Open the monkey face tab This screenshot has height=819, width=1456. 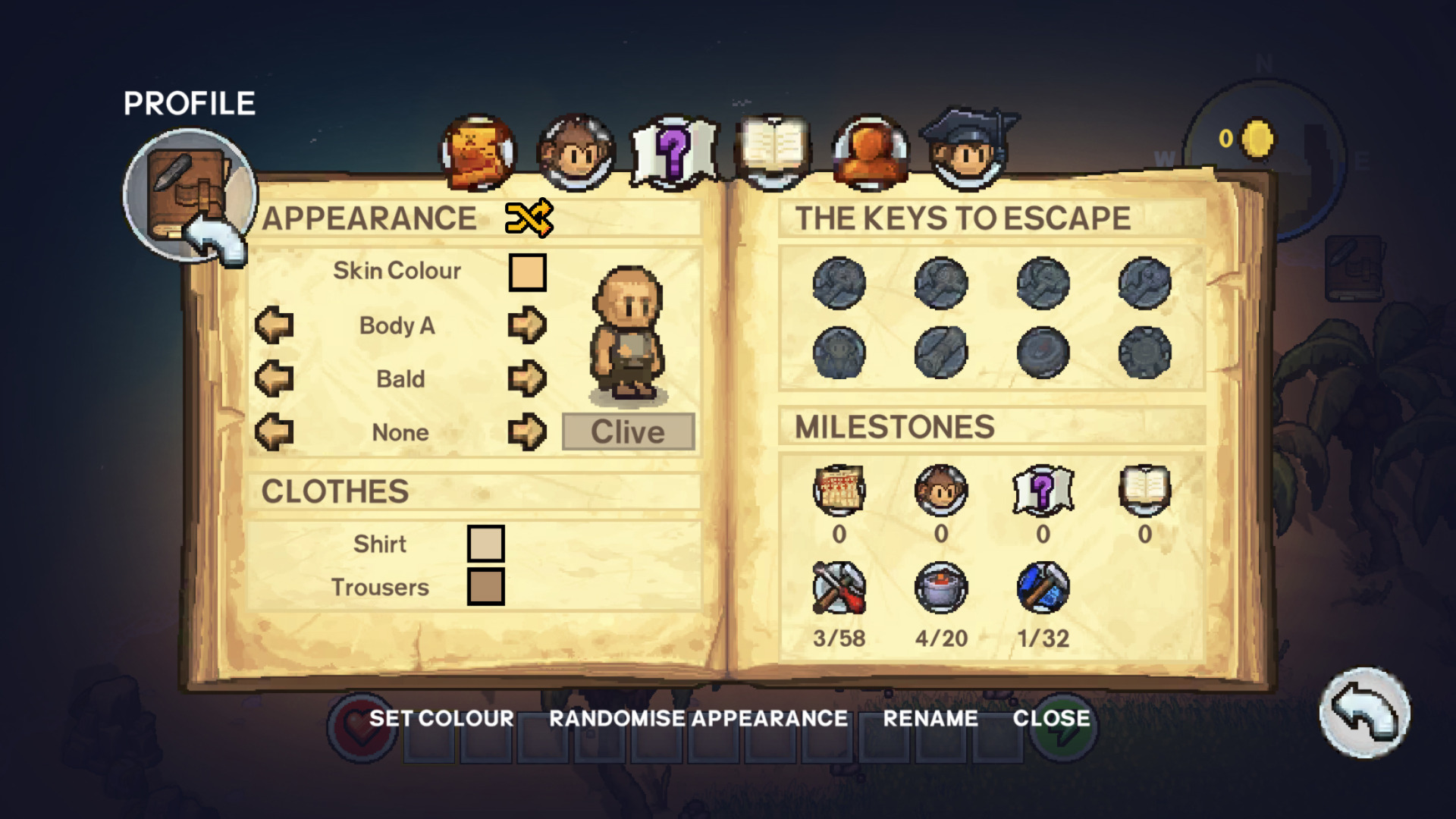[576, 153]
